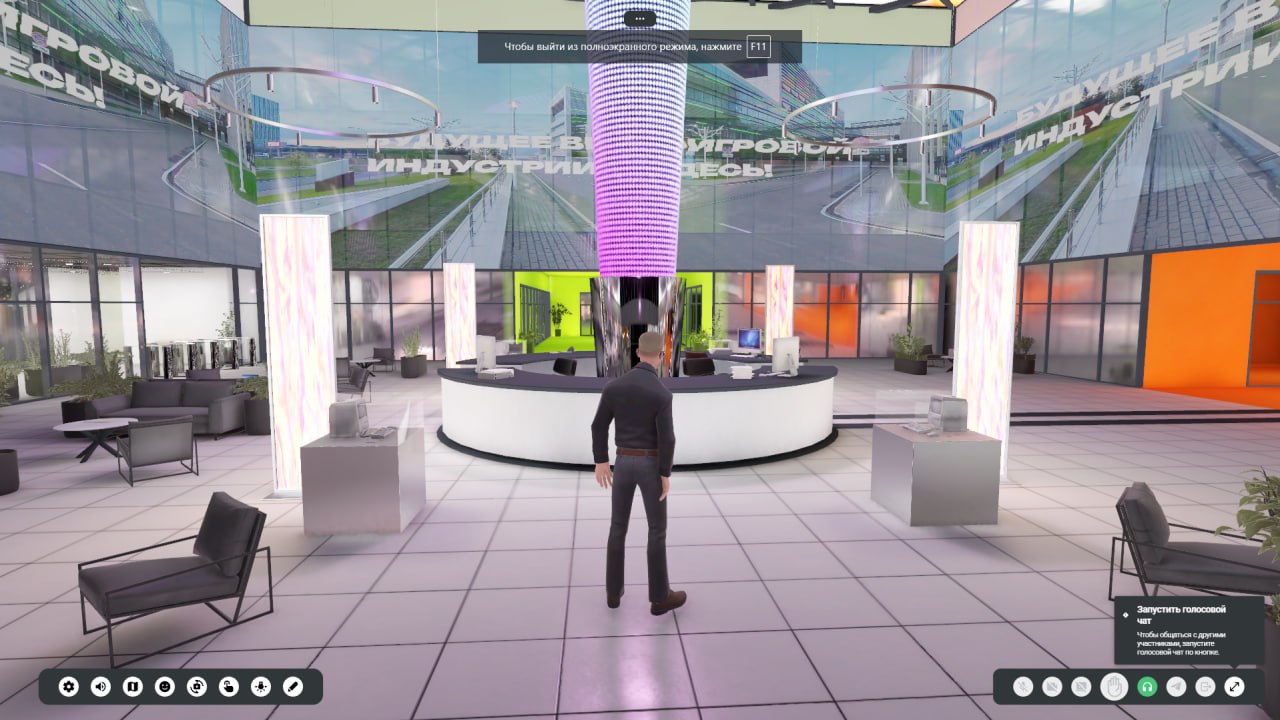Open the smiley emoji reactions
Viewport: 1280px width, 720px height.
pyautogui.click(x=165, y=687)
